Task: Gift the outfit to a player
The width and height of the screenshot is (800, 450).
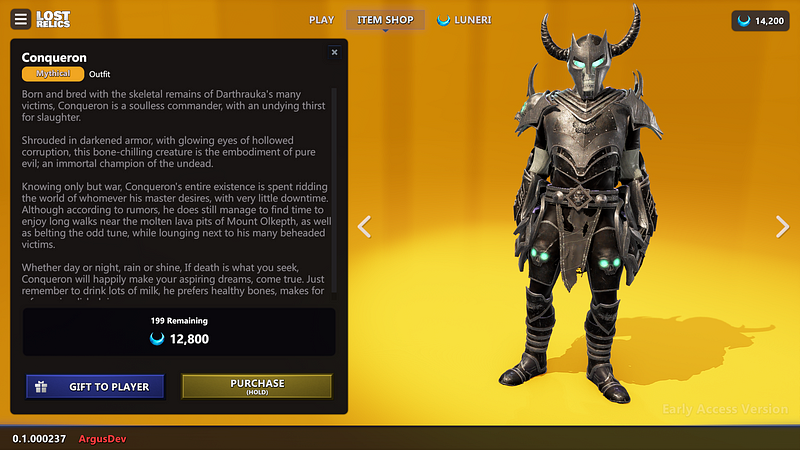Action: pos(95,387)
